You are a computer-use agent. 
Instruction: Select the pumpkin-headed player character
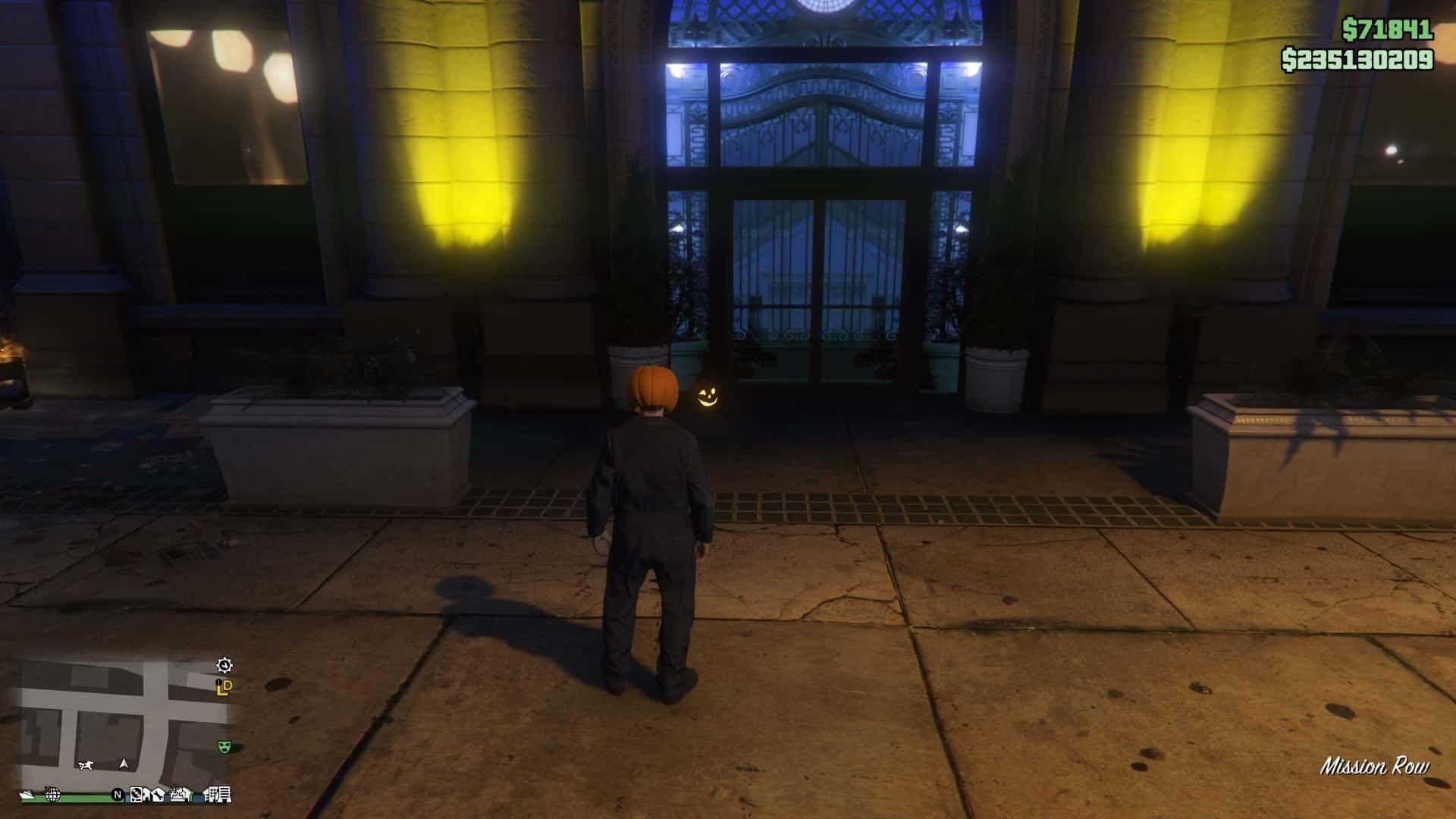pos(654,493)
